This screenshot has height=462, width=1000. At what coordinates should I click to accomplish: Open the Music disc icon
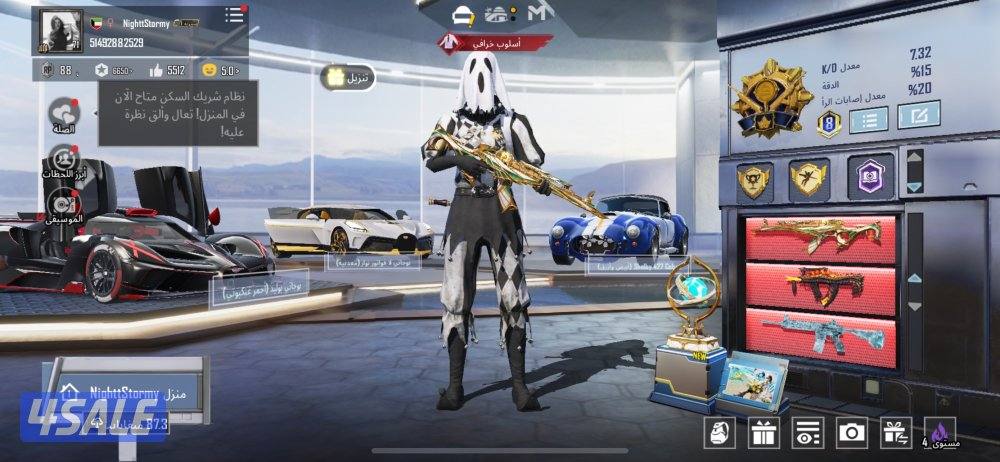[x=64, y=207]
